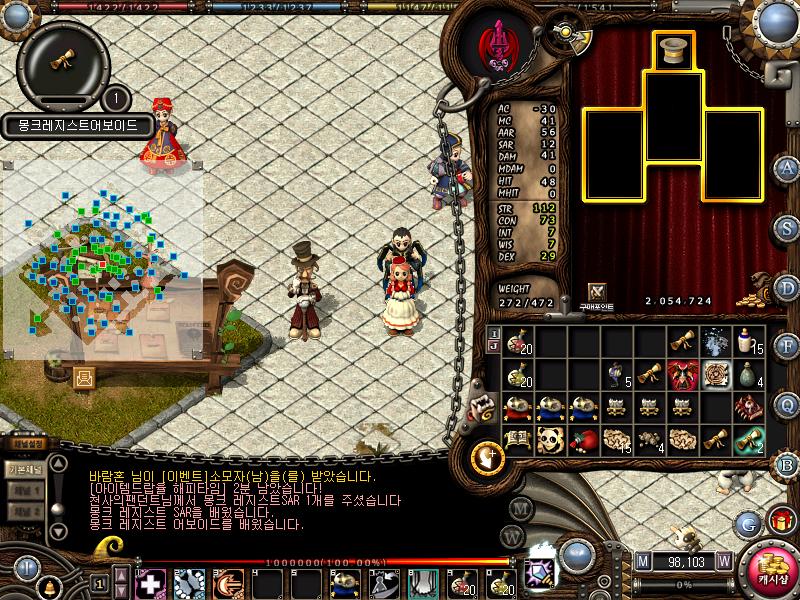
Task: Click the blue G button
Action: (749, 522)
